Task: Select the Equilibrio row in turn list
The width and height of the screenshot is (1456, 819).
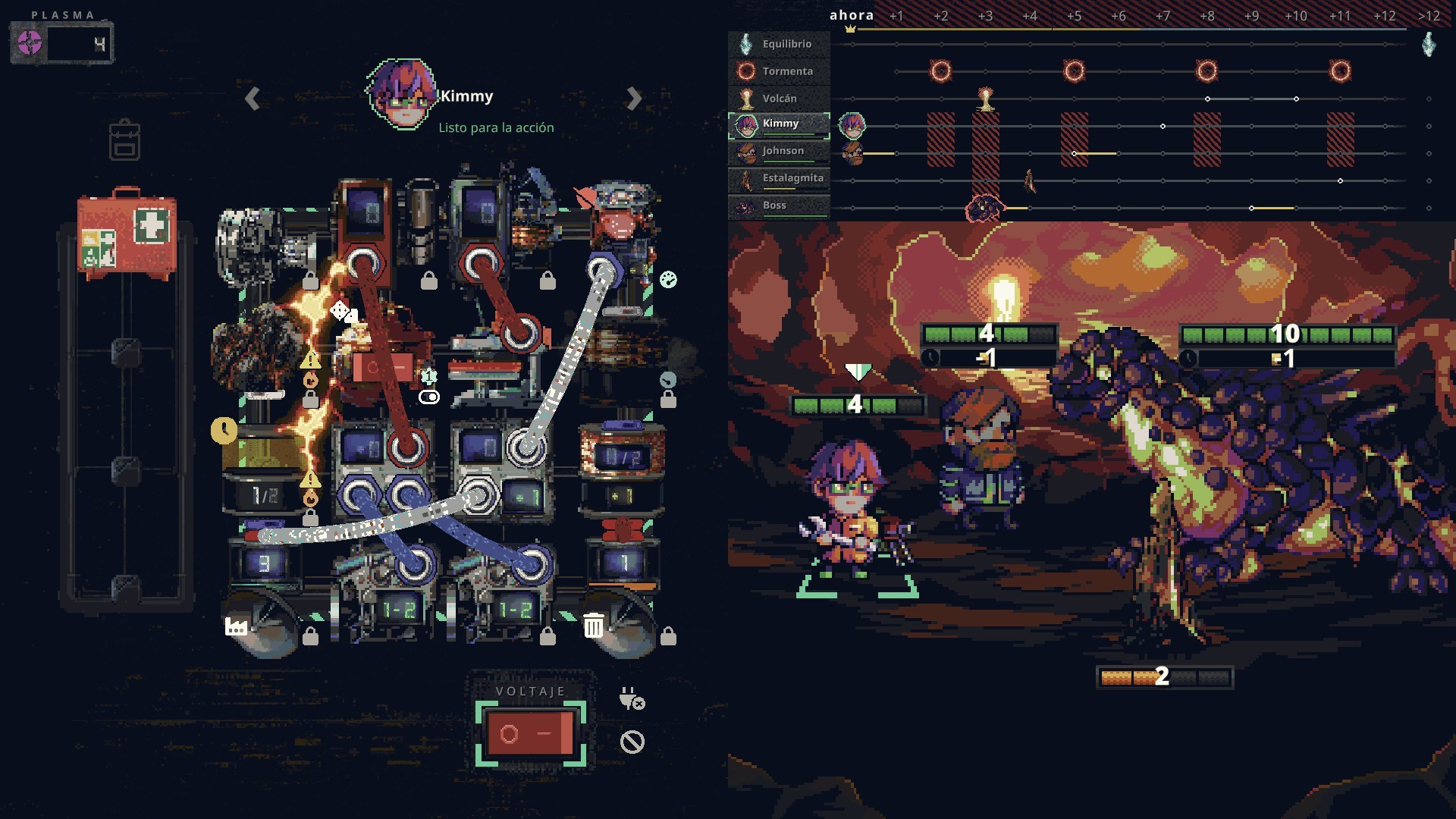Action: [x=779, y=44]
